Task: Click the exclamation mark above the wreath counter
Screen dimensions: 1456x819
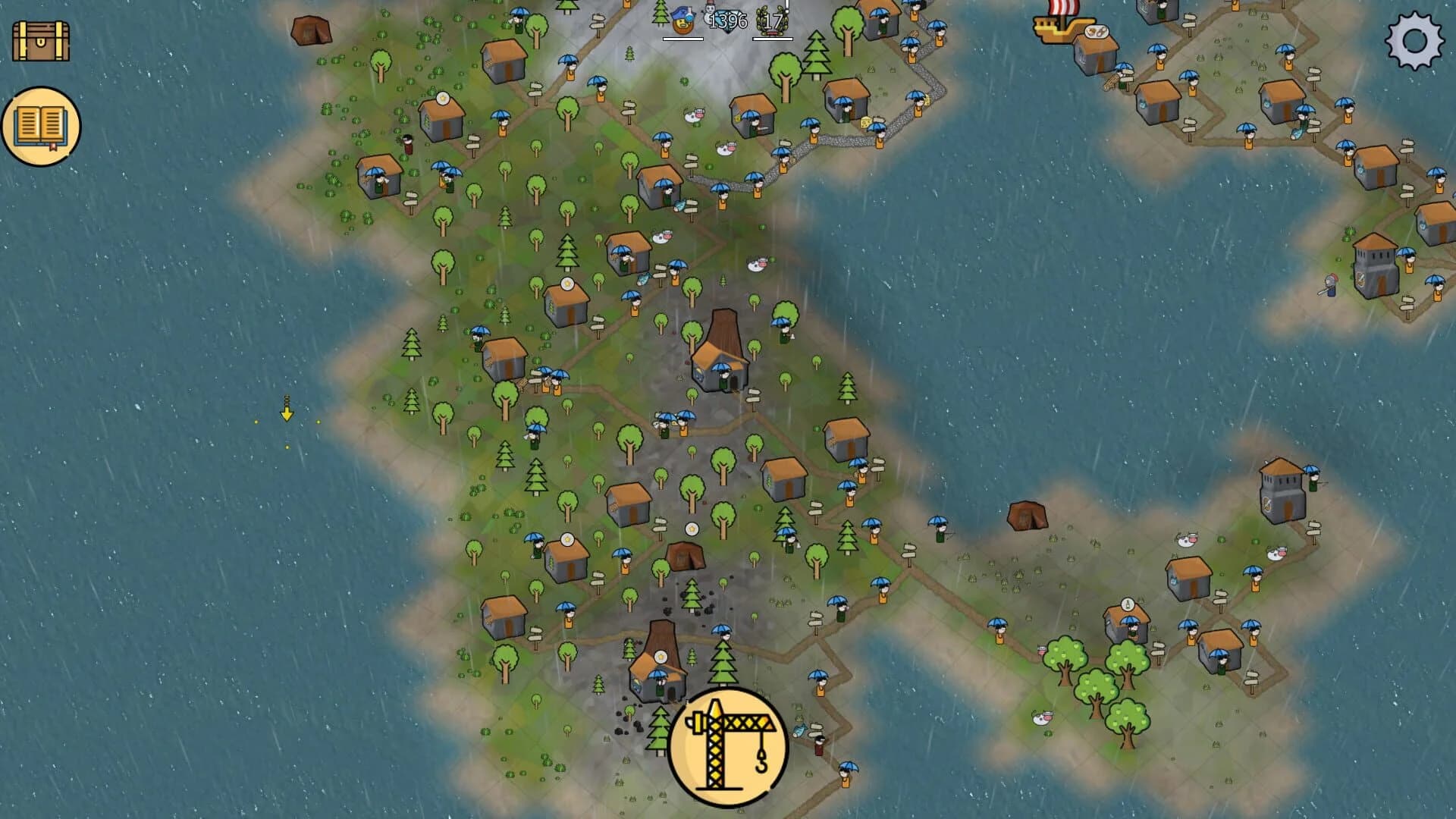Action: tap(786, 6)
